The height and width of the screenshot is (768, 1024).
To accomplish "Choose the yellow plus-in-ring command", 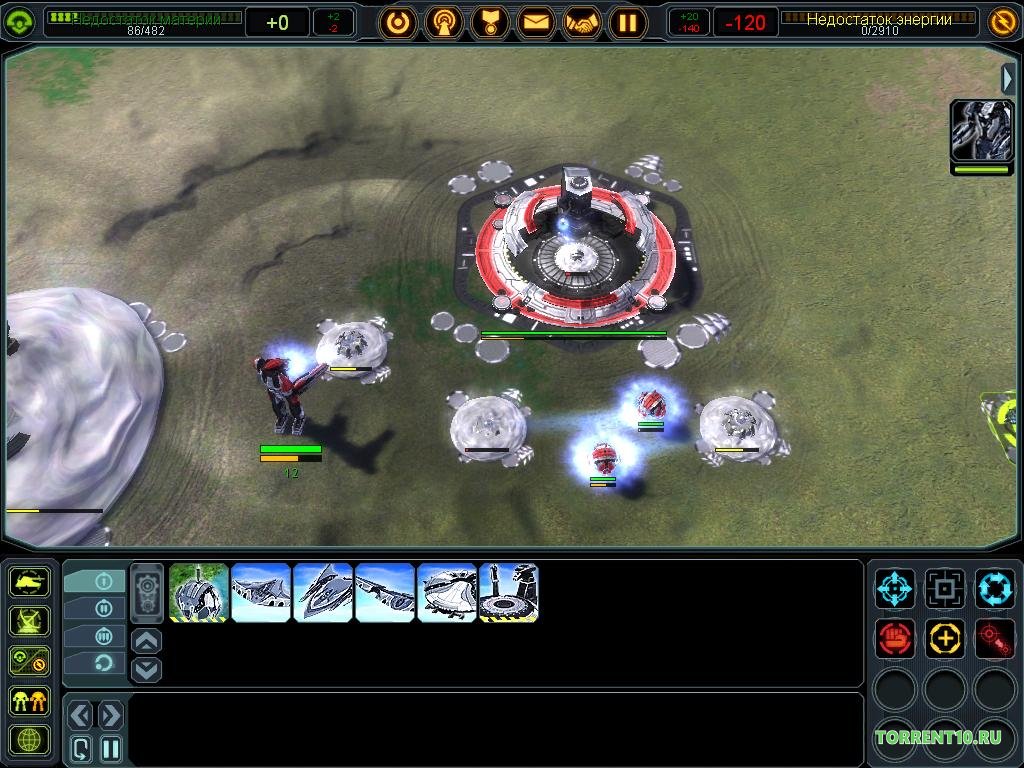I will tap(944, 637).
